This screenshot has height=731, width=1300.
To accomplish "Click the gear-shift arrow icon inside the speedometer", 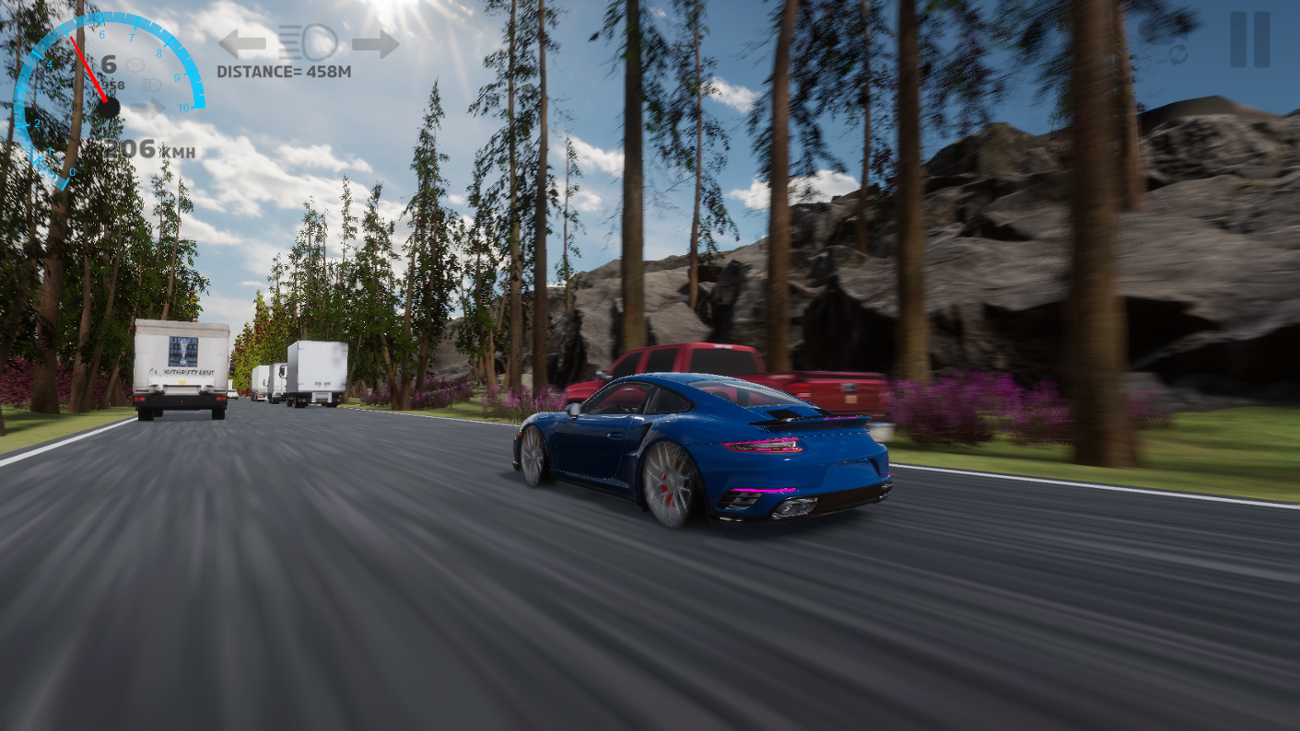I will click(148, 107).
